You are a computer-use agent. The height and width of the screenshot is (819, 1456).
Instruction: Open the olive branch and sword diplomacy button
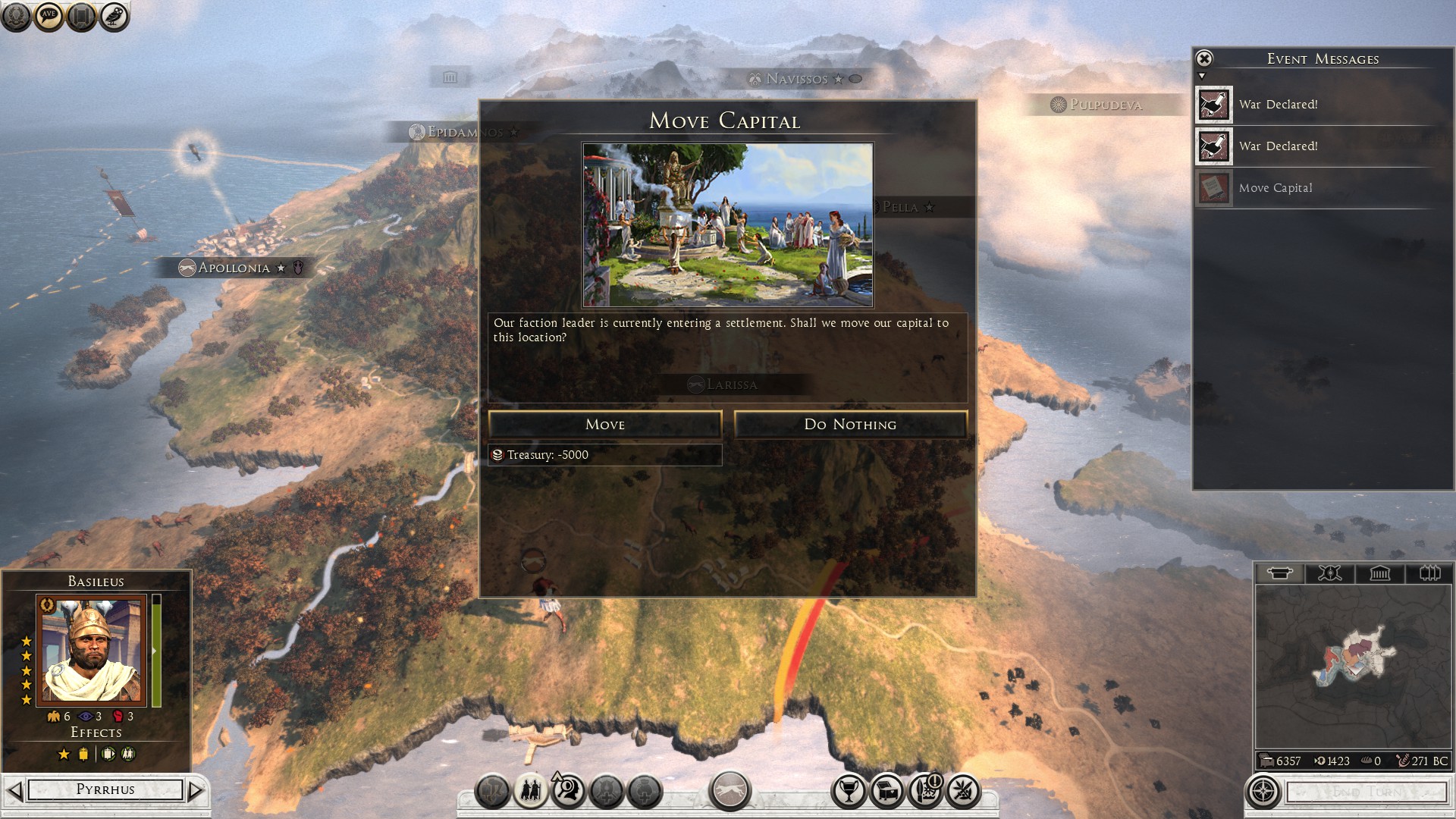coord(963,791)
